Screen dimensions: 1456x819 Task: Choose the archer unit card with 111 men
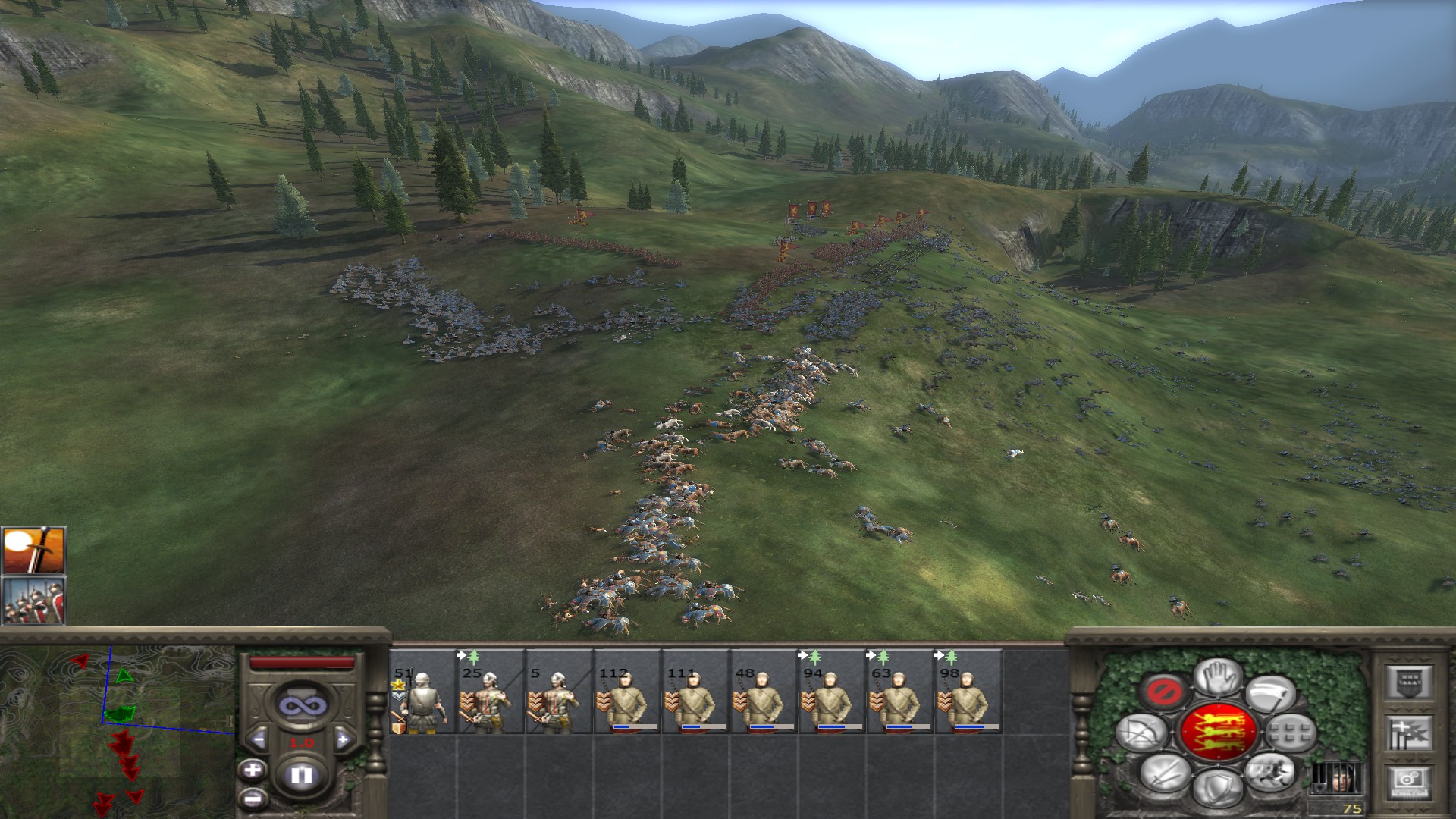coord(695,691)
